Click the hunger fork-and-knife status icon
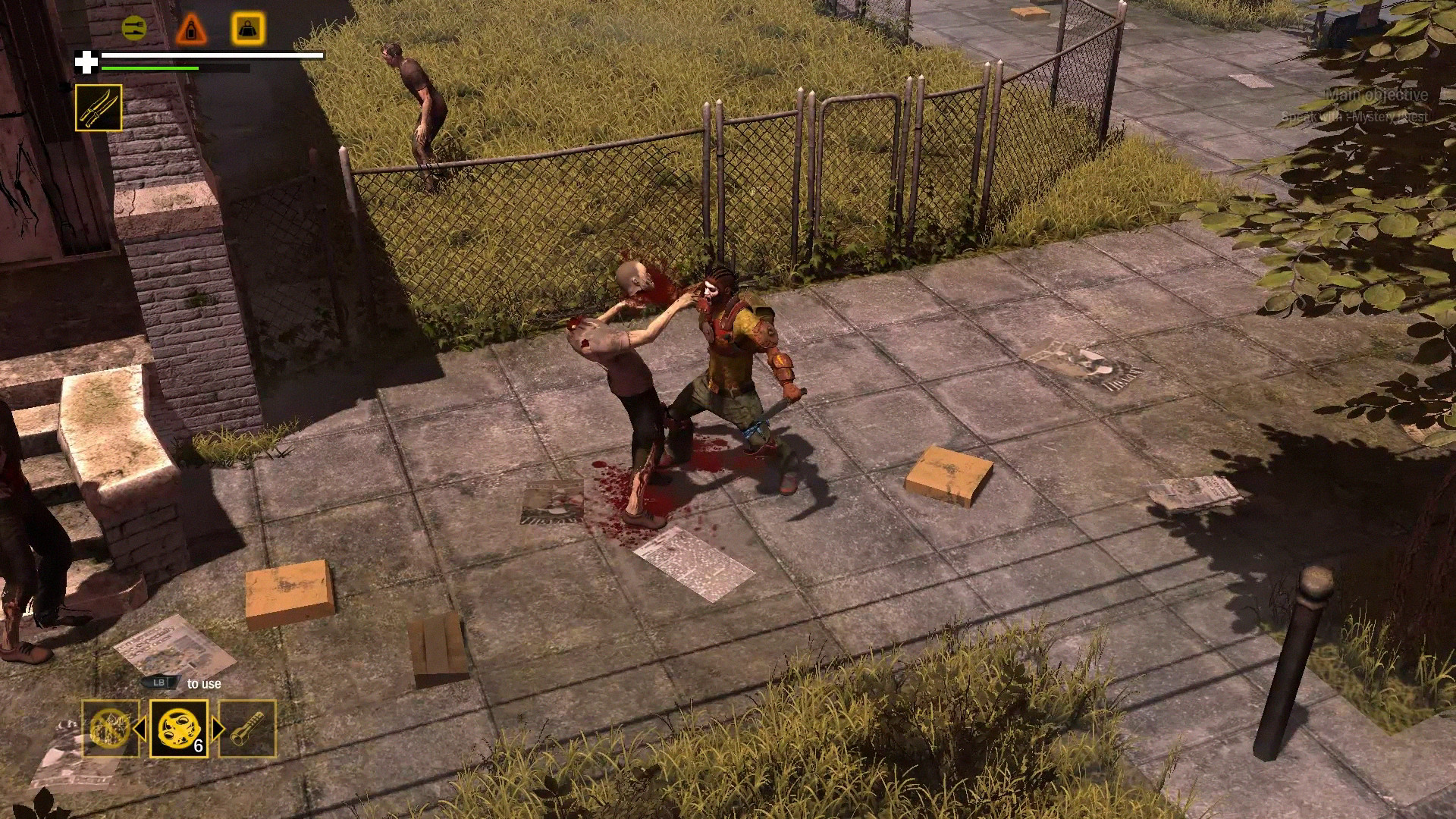Viewport: 1456px width, 819px height. coord(134,28)
